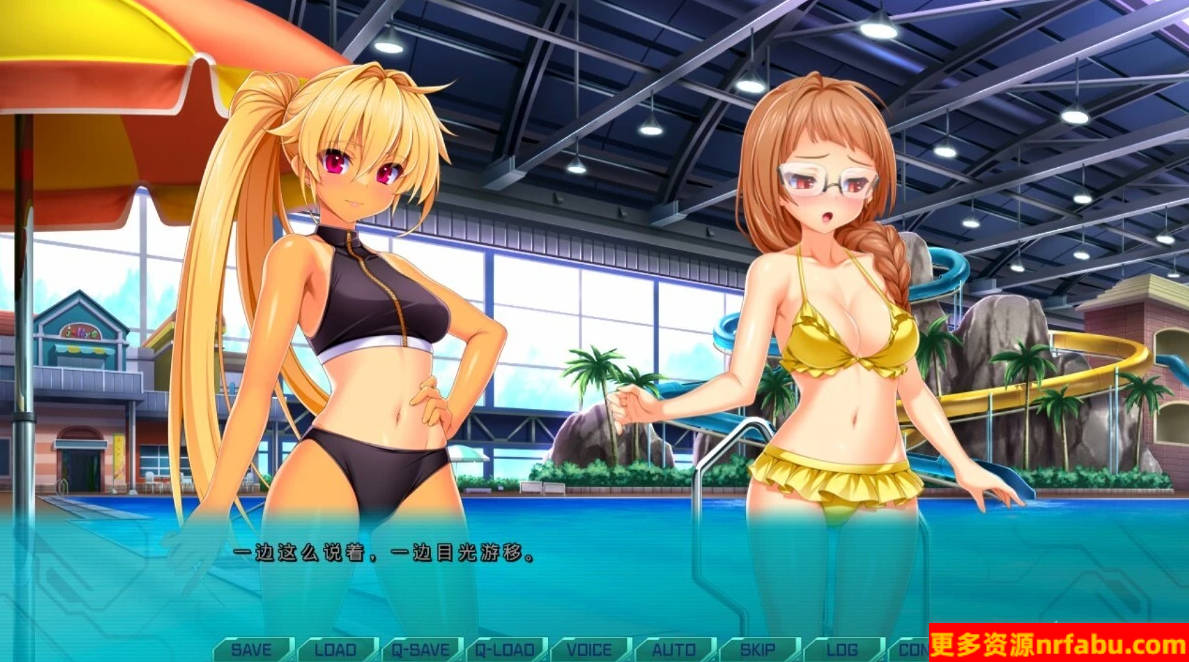Screen dimensions: 1189x662
Task: Replay the line with VOICE button
Action: pos(589,649)
